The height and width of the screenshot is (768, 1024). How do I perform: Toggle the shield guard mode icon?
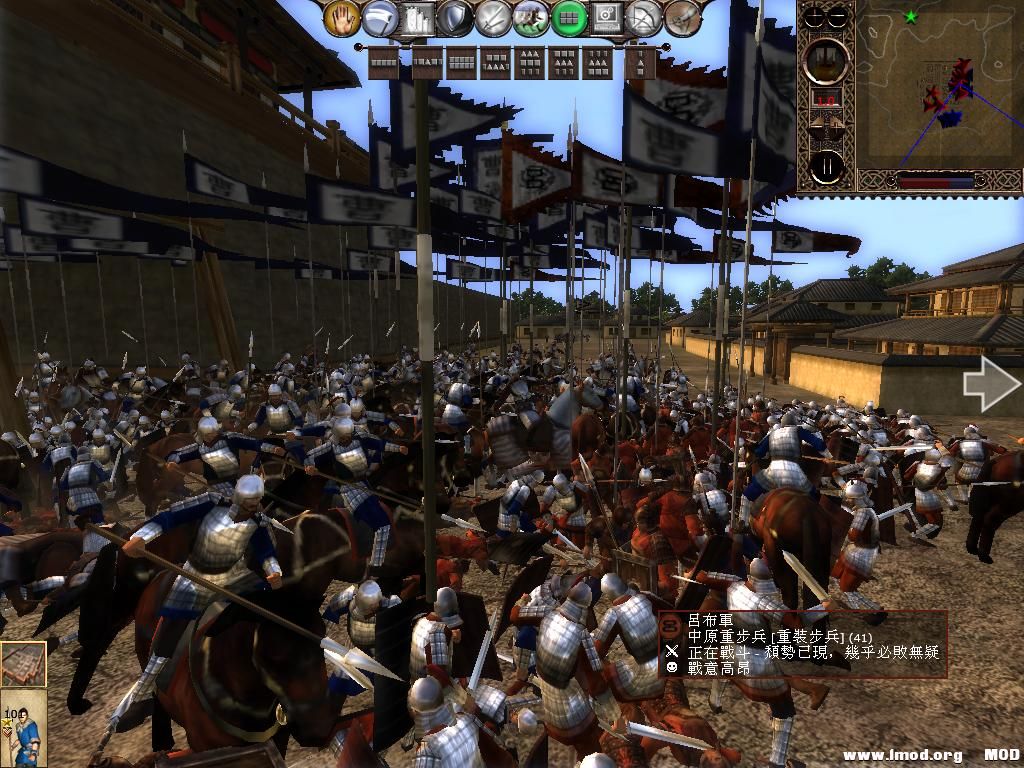(456, 17)
